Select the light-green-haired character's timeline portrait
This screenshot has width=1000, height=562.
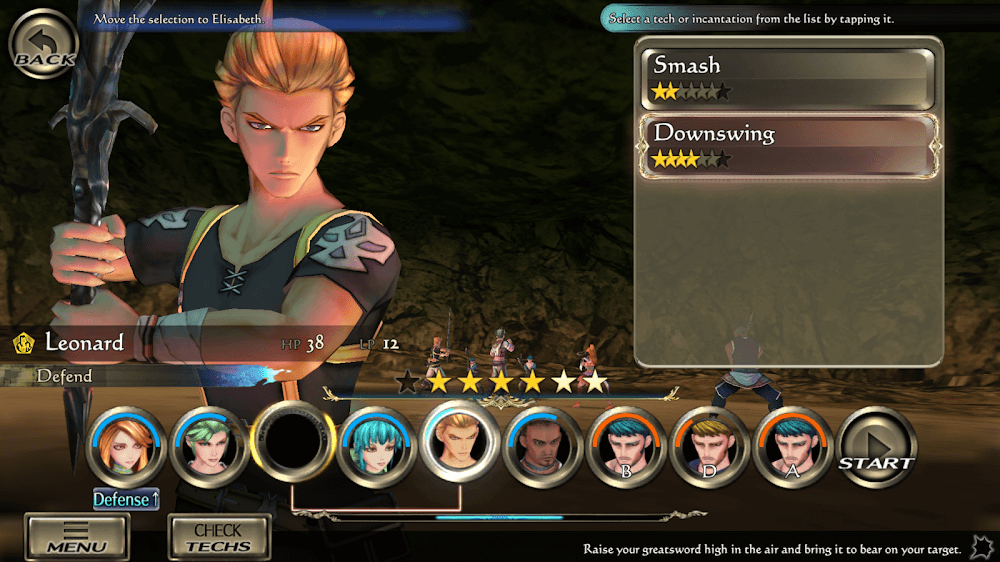[x=208, y=447]
